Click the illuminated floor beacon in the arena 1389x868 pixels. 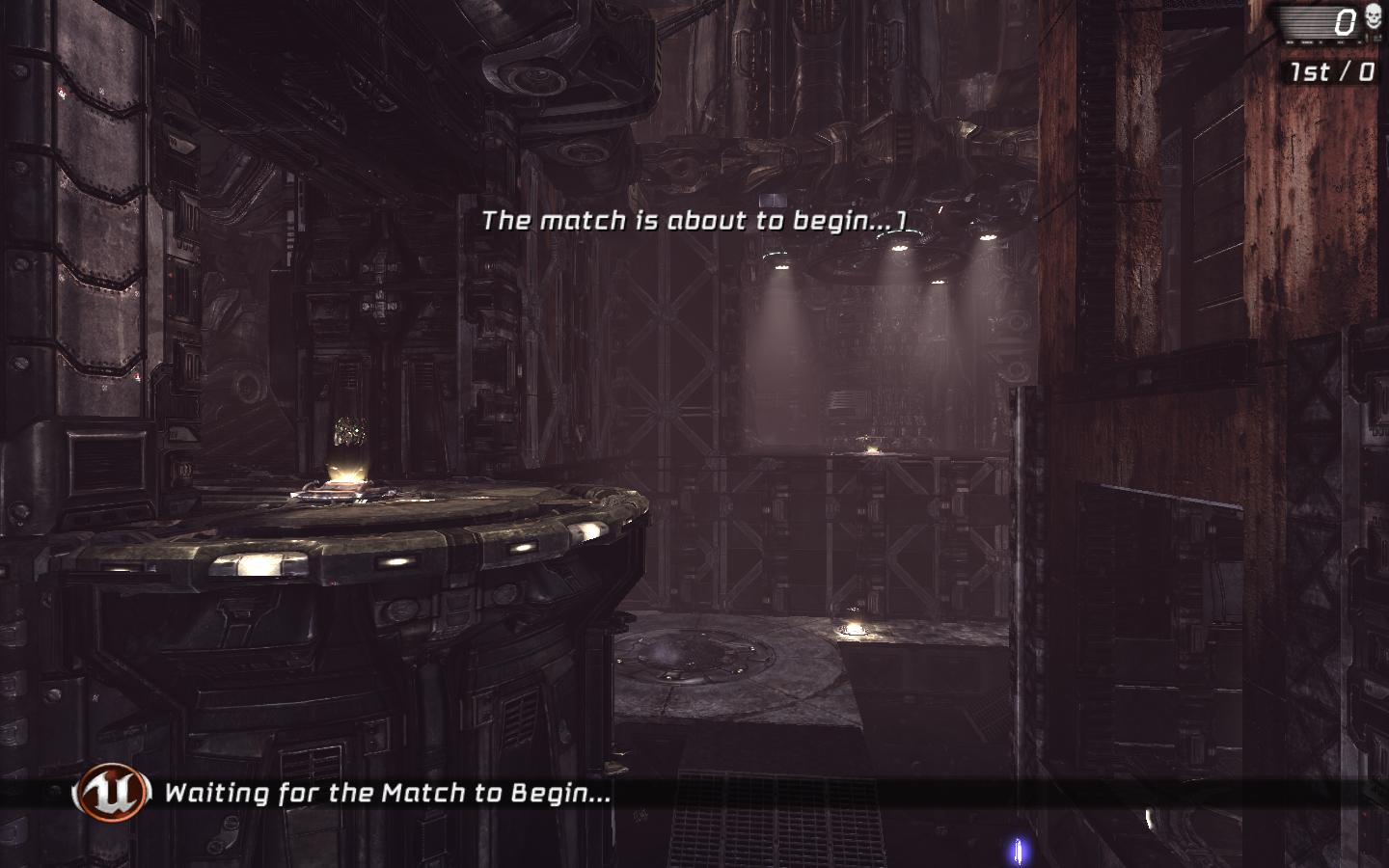[x=853, y=630]
